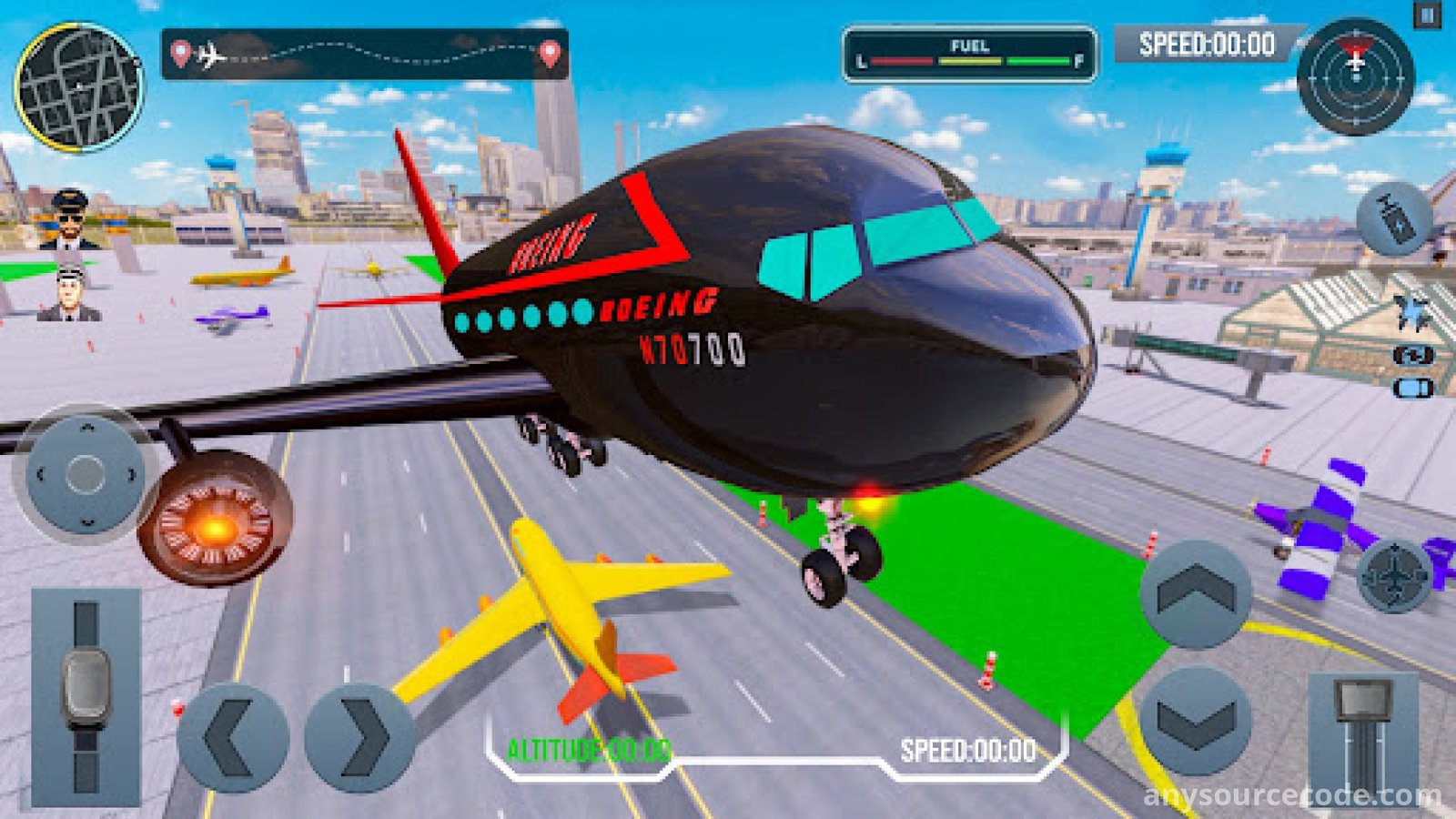Pitch up using the up chevron button
1456x819 pixels.
click(1196, 594)
